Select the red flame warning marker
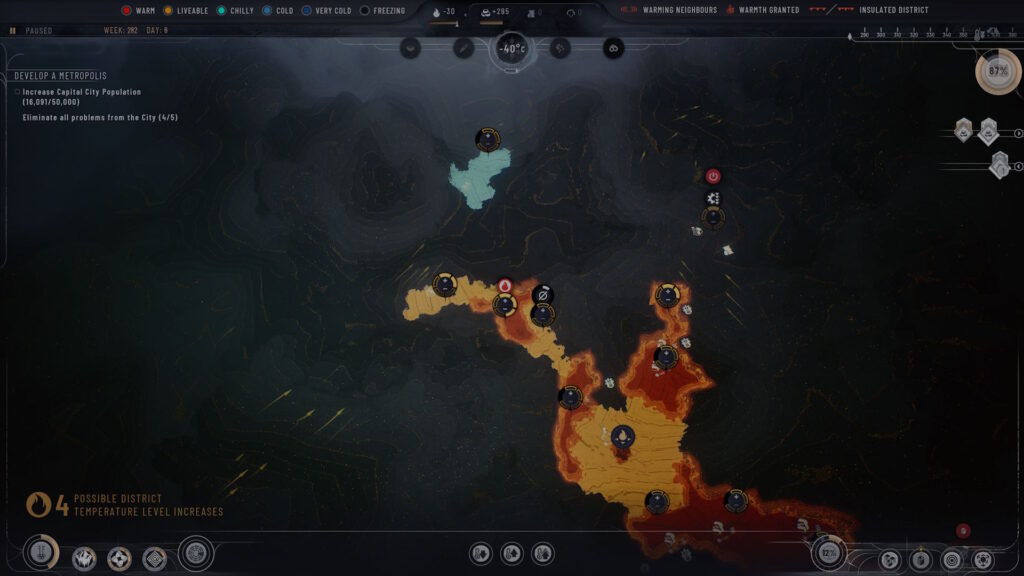 tap(505, 286)
